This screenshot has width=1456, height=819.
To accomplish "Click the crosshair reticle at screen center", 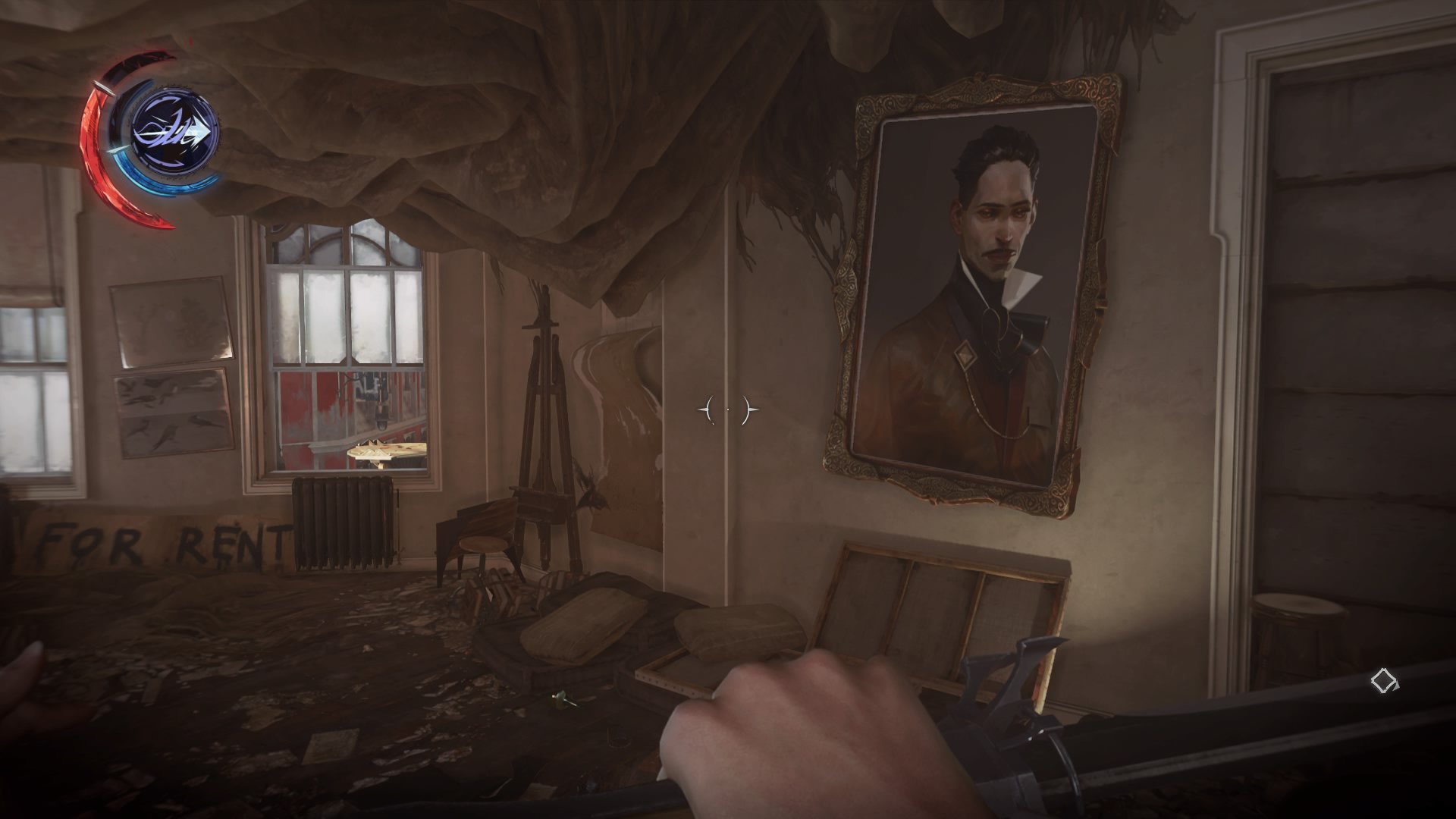I will pyautogui.click(x=728, y=409).
